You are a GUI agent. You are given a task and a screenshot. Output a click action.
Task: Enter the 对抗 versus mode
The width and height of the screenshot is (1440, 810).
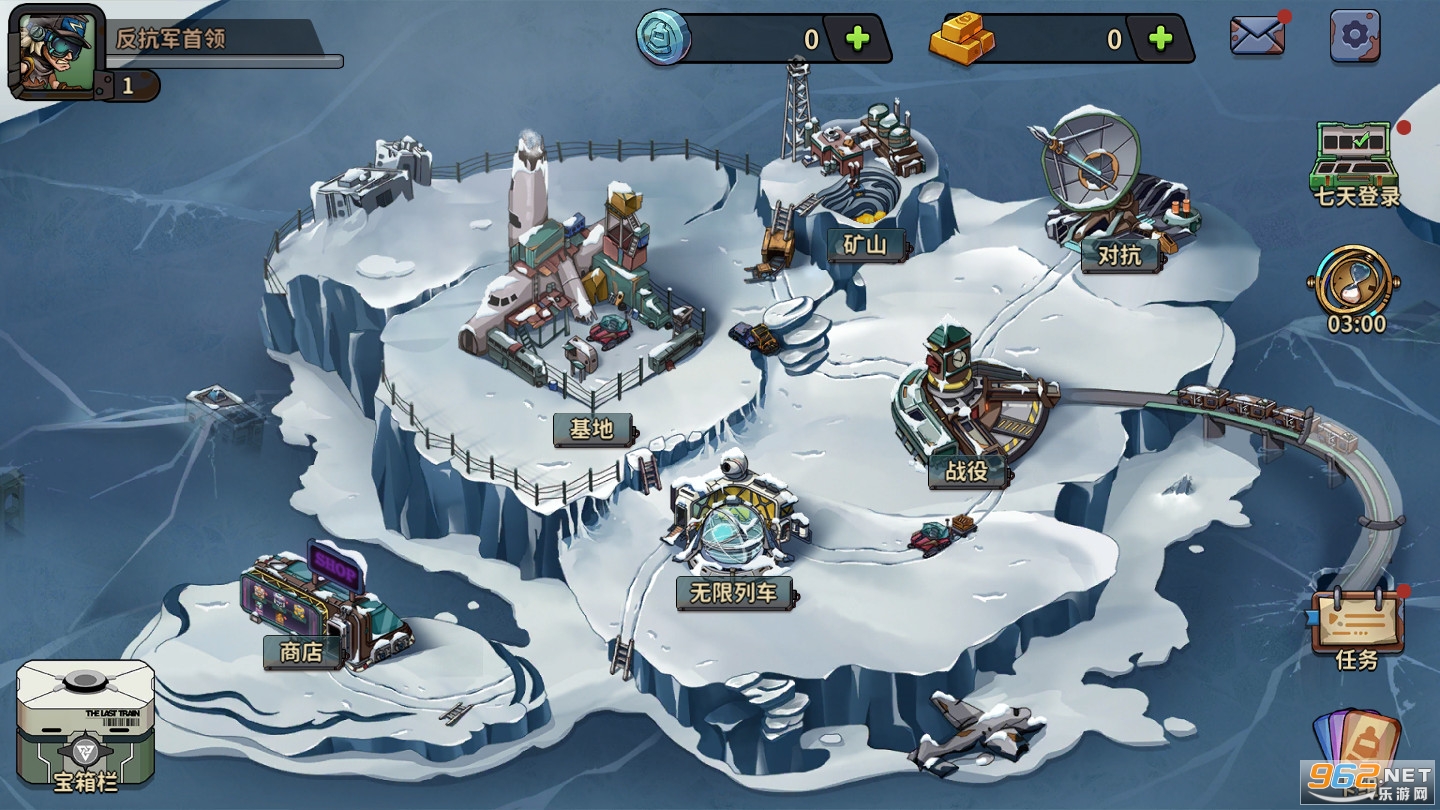tap(1119, 255)
